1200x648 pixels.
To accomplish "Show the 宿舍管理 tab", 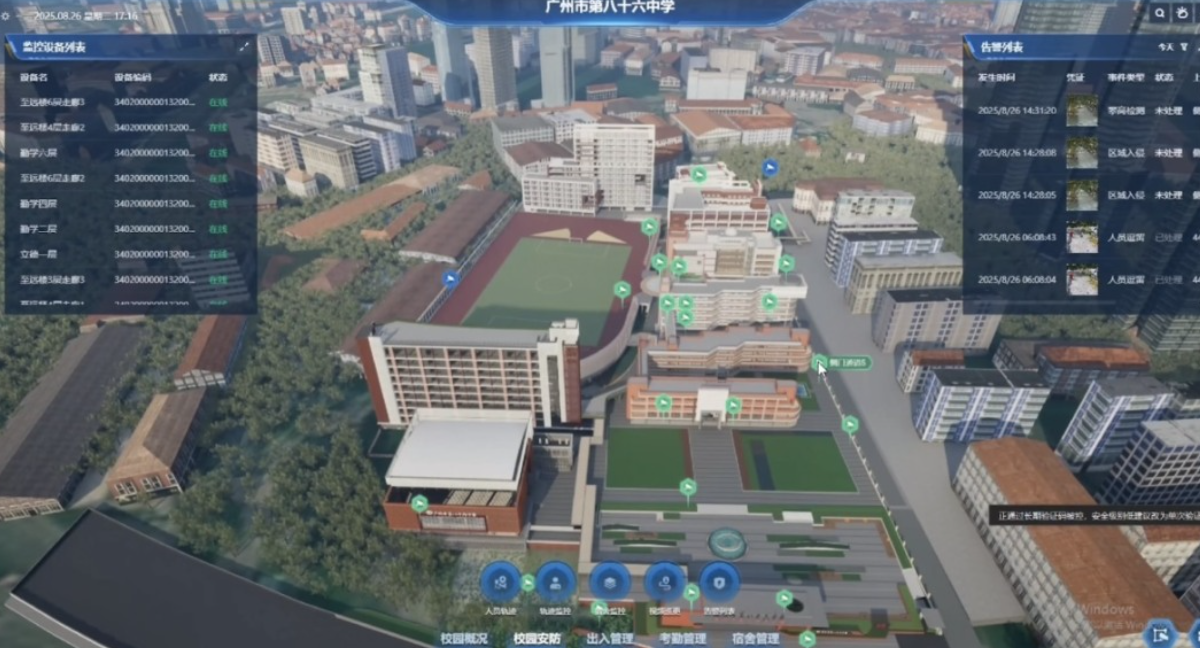I will point(754,638).
